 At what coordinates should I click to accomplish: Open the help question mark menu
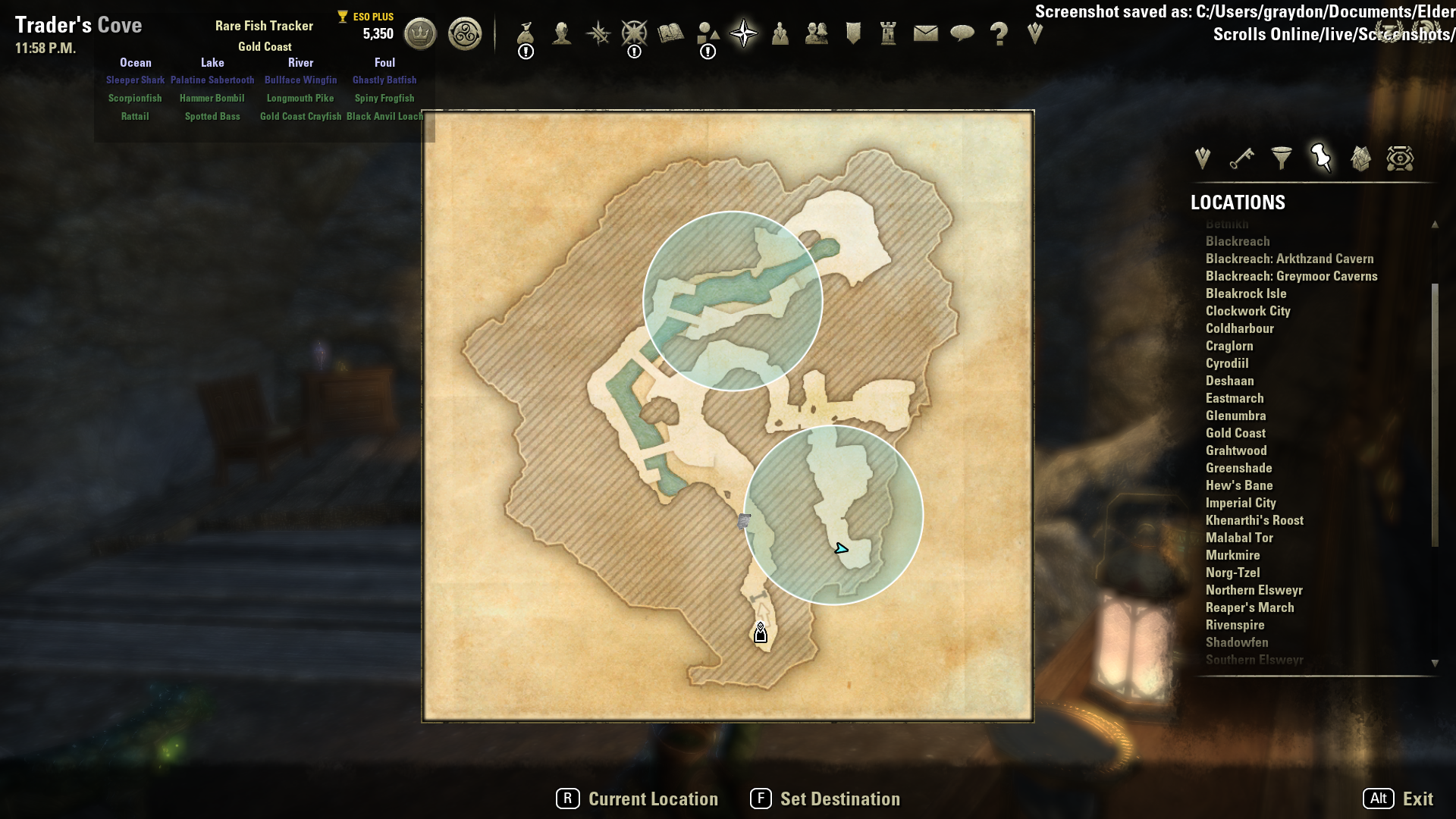999,34
